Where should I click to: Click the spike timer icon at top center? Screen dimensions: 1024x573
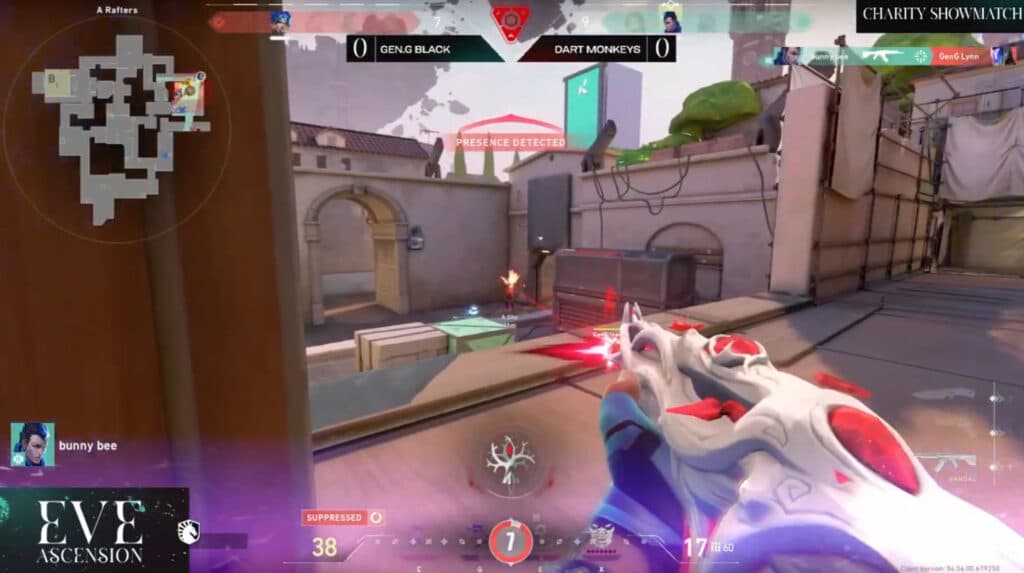(510, 19)
